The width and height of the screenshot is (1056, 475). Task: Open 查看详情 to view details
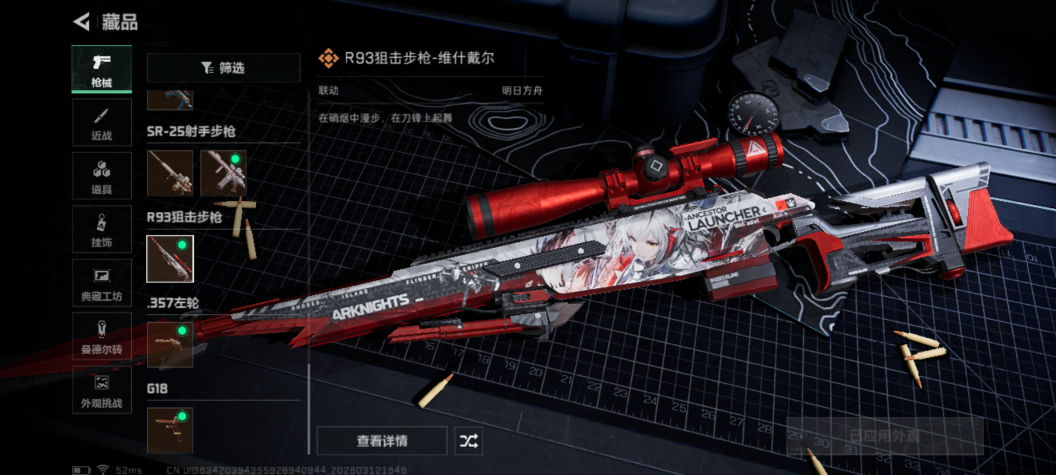point(381,440)
